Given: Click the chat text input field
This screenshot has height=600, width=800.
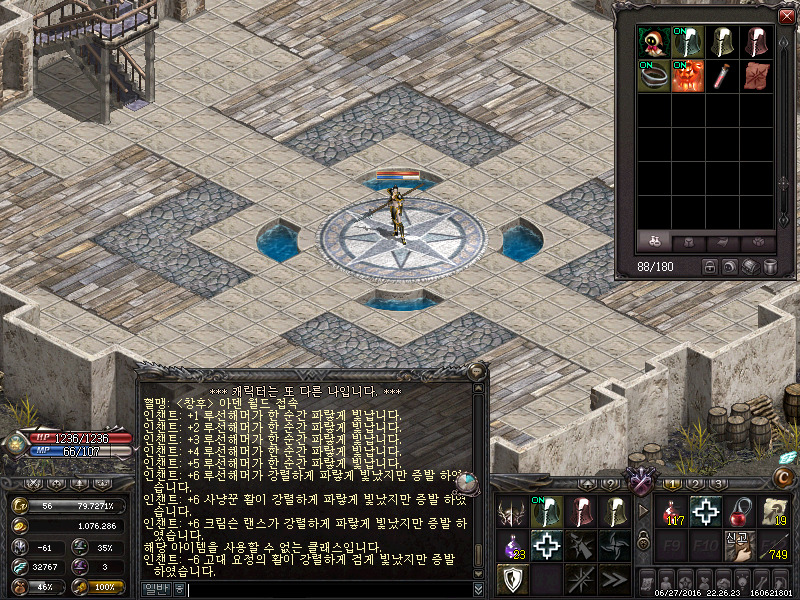Looking at the screenshot, I should pos(330,590).
